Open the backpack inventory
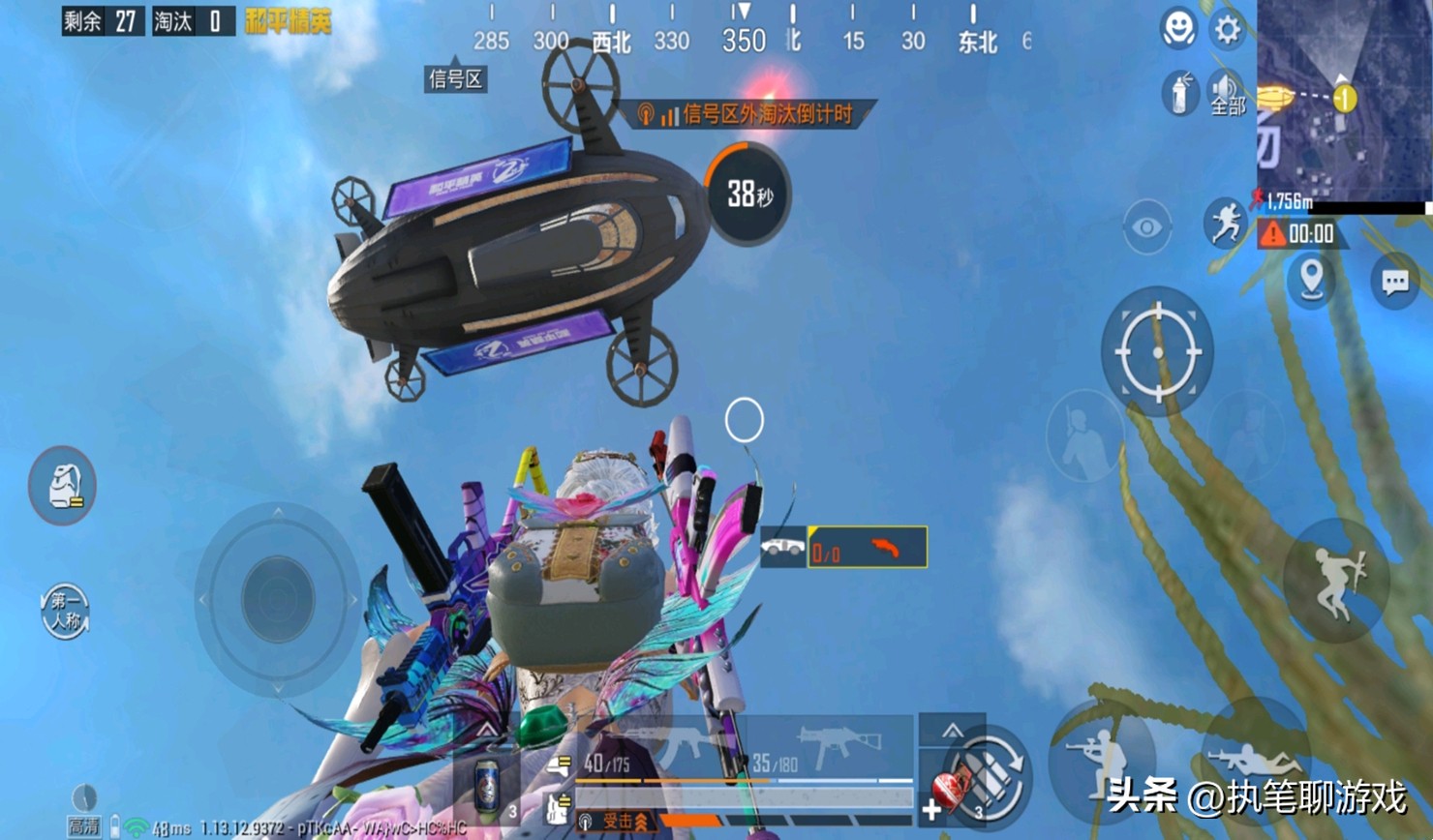 pyautogui.click(x=63, y=486)
